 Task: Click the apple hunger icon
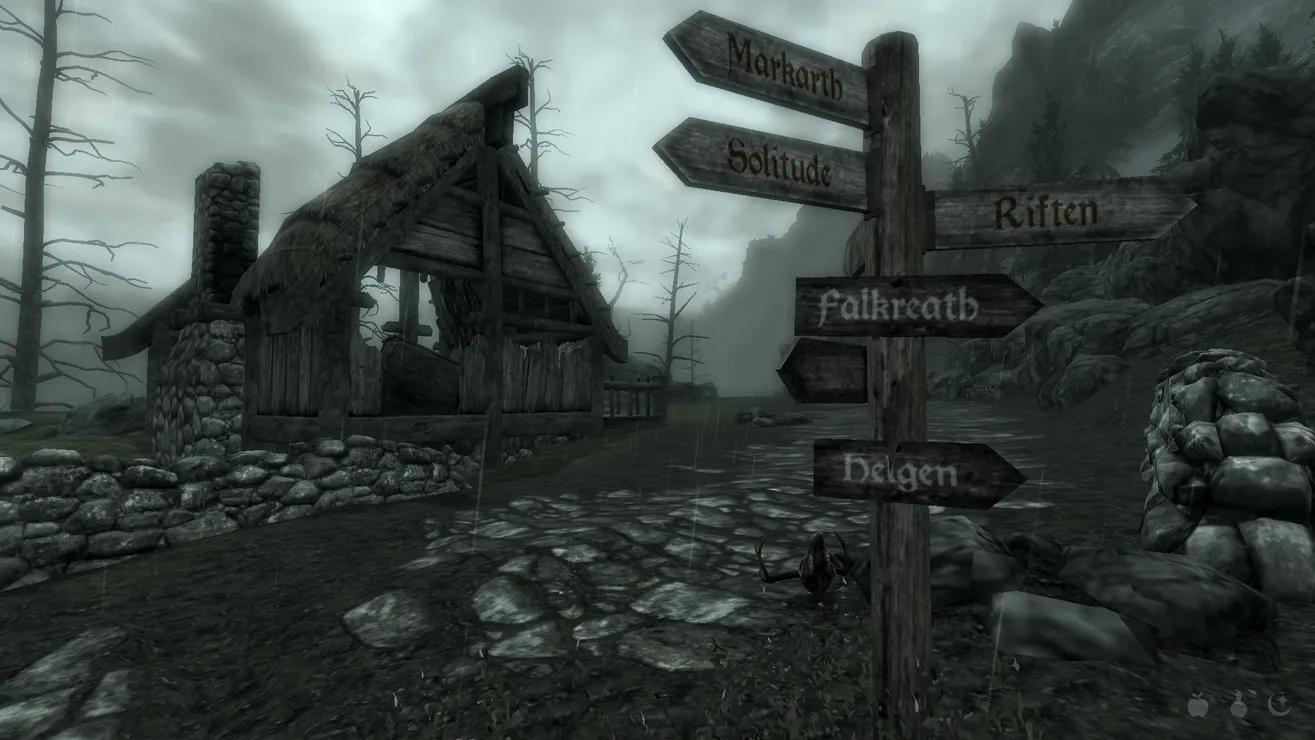pos(1197,706)
